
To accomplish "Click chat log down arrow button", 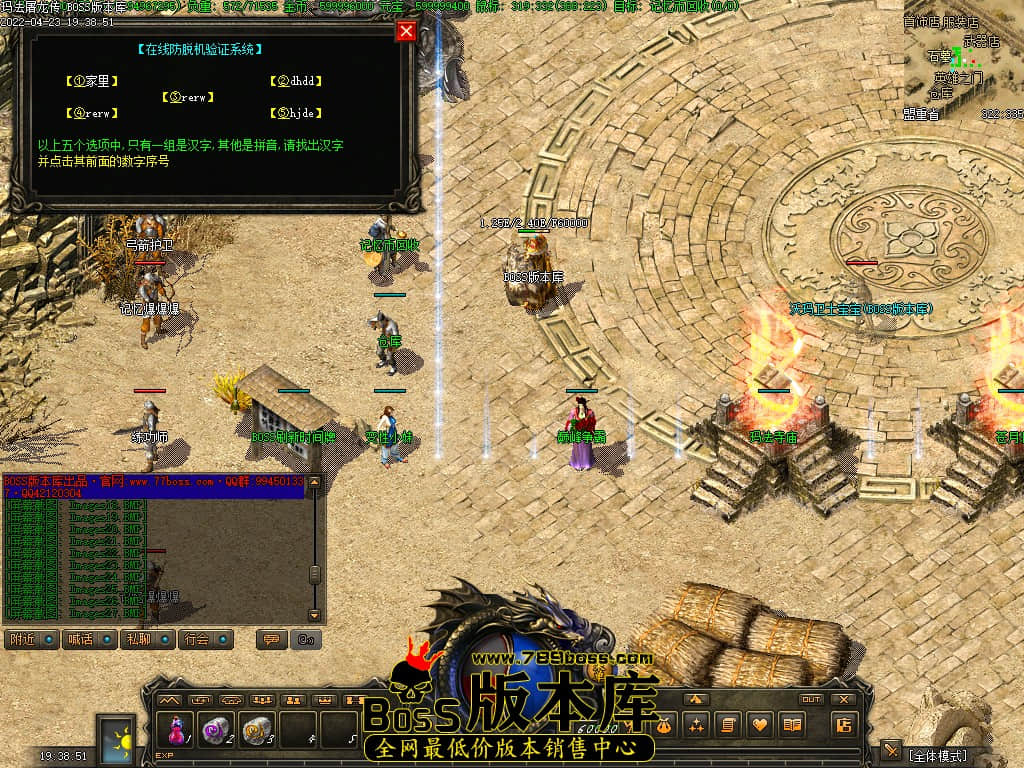I will coord(314,615).
